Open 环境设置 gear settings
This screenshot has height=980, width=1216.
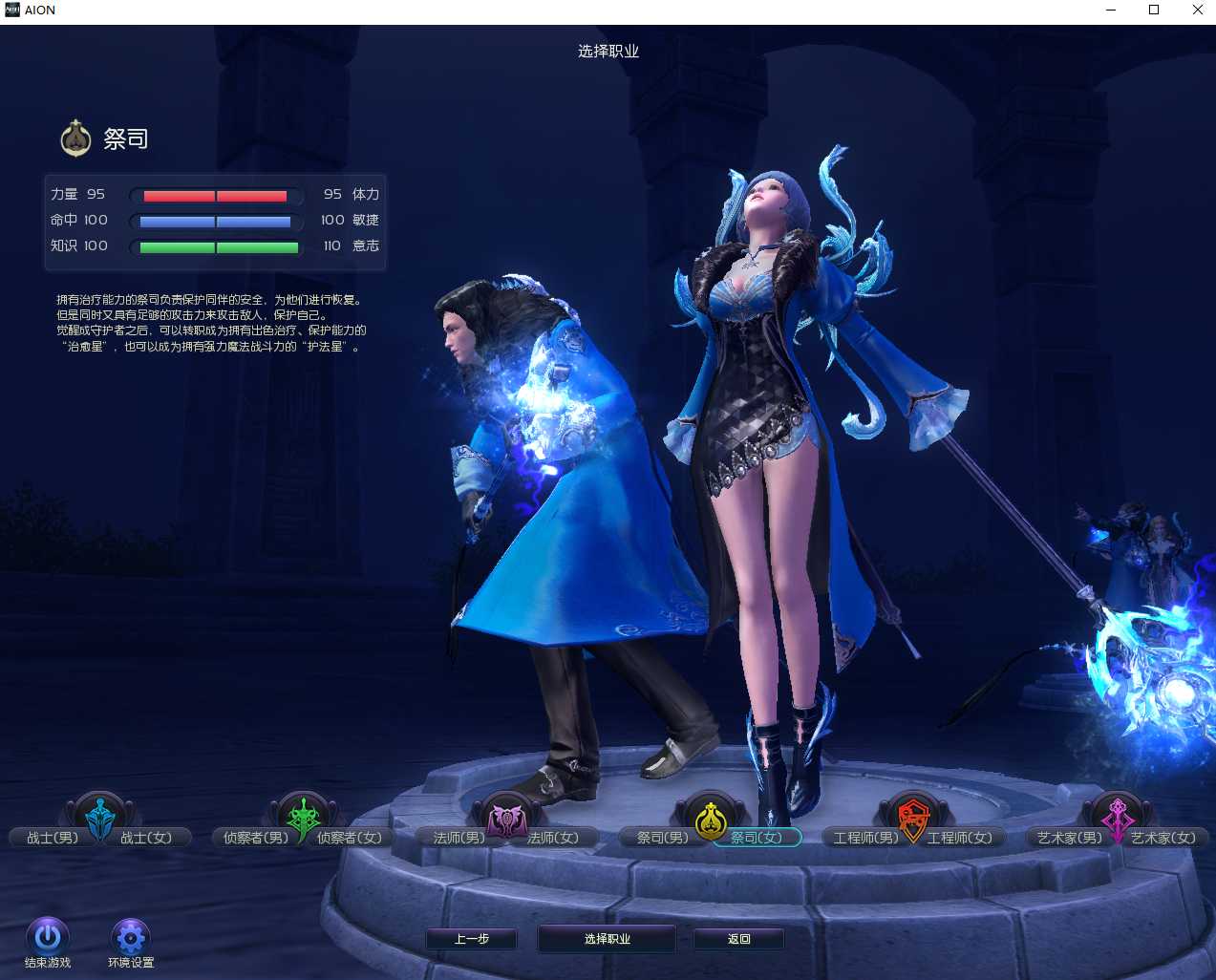(x=131, y=937)
